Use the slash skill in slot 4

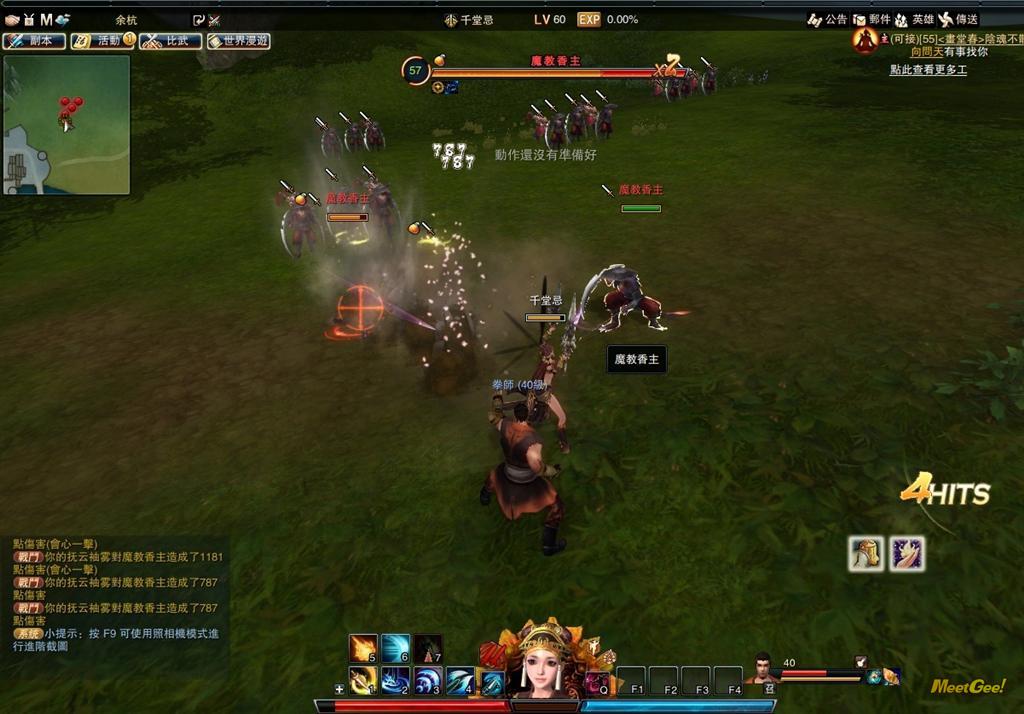(x=460, y=681)
